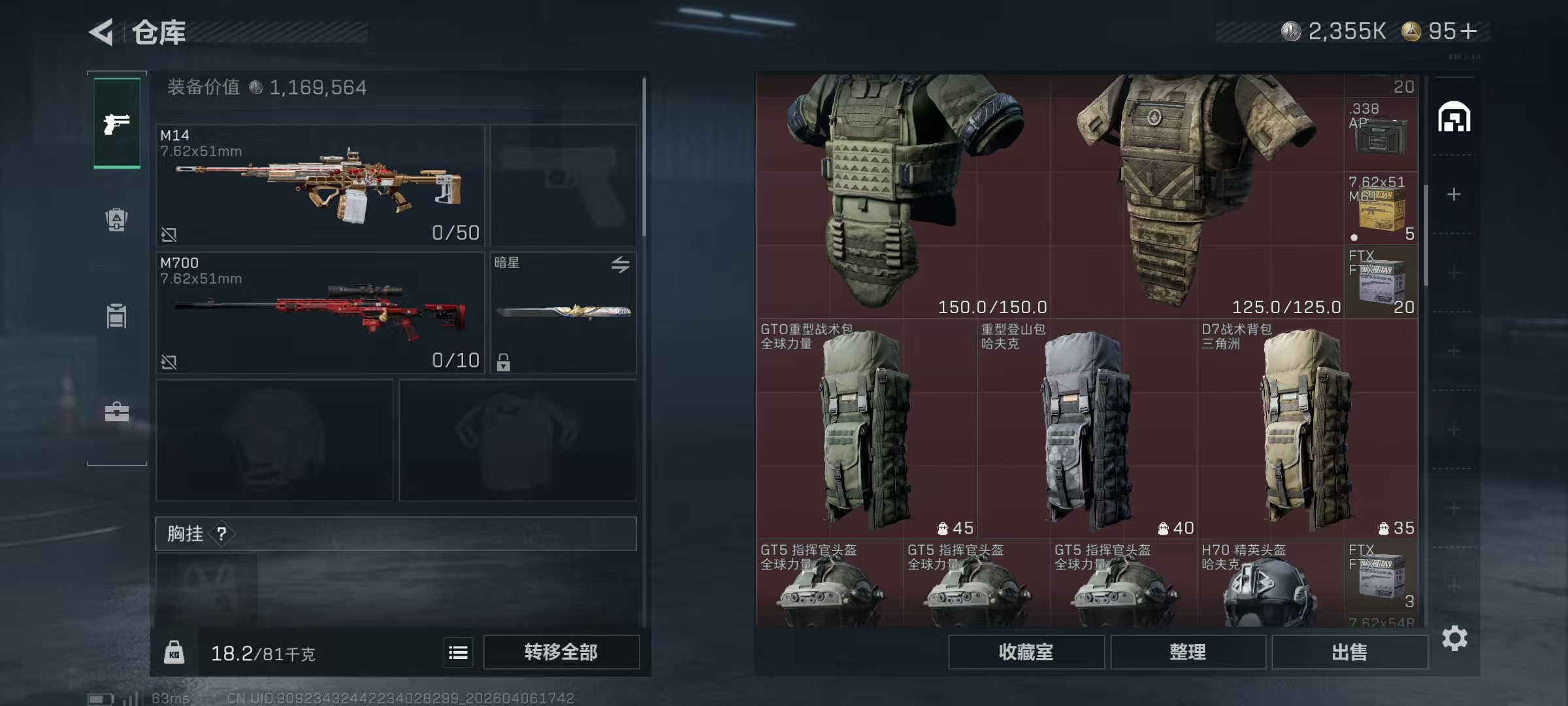Choose the 暗星 knife slot
This screenshot has width=1568, height=706.
[x=563, y=312]
